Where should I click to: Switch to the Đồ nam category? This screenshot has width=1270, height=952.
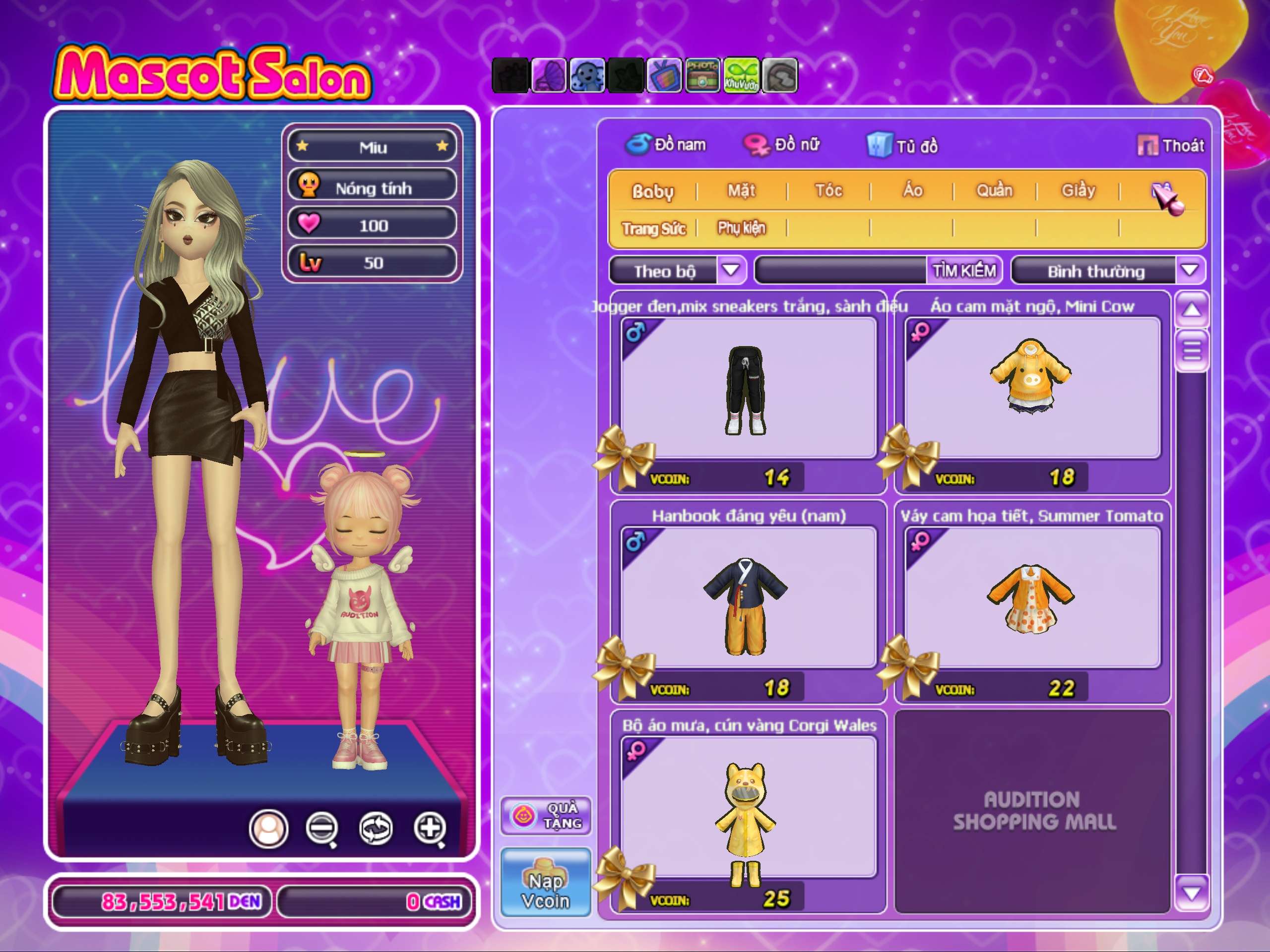[667, 145]
